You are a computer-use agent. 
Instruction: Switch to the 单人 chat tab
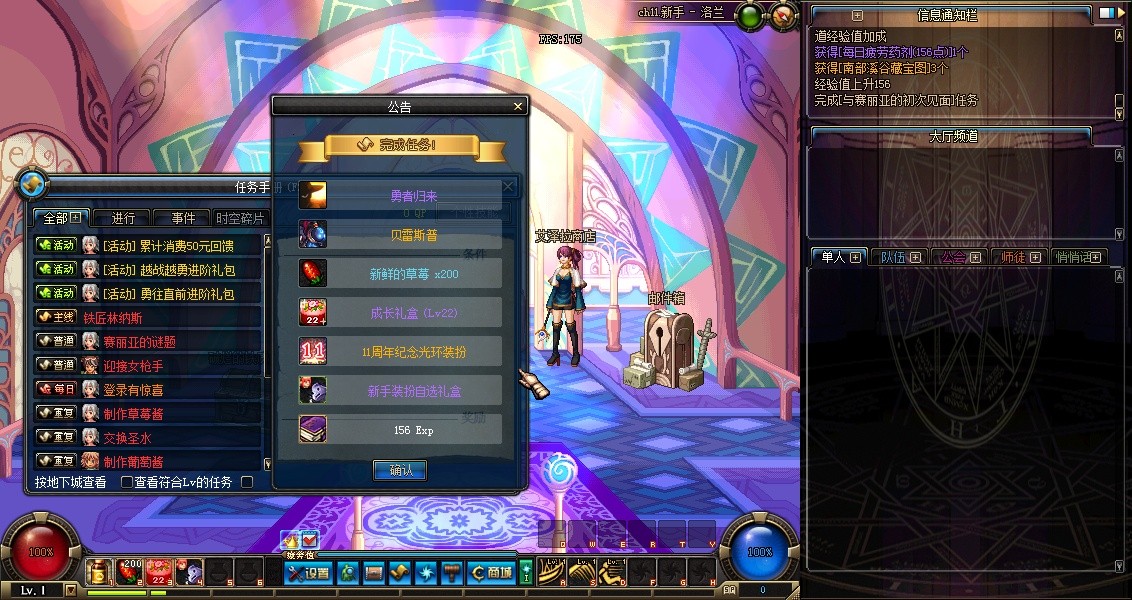point(834,257)
